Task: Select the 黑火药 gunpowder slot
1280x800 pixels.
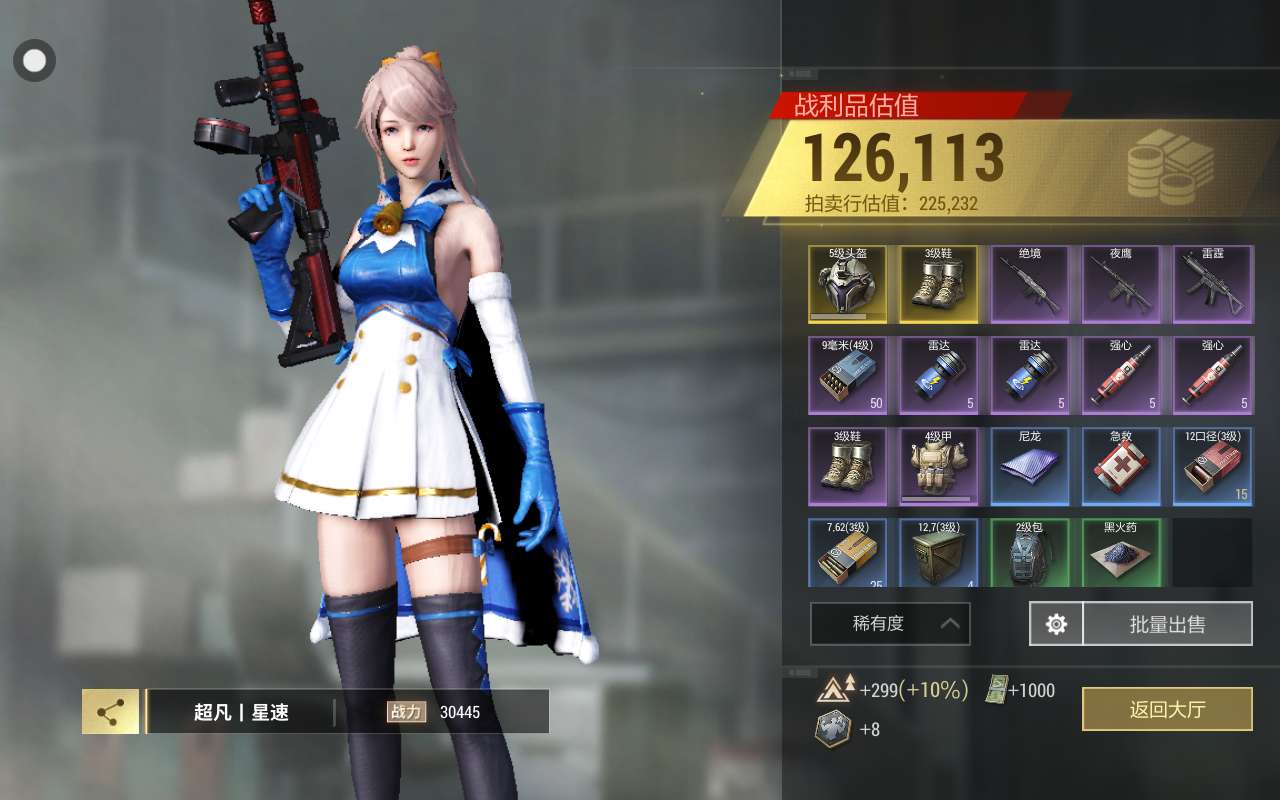Action: pyautogui.click(x=1121, y=553)
